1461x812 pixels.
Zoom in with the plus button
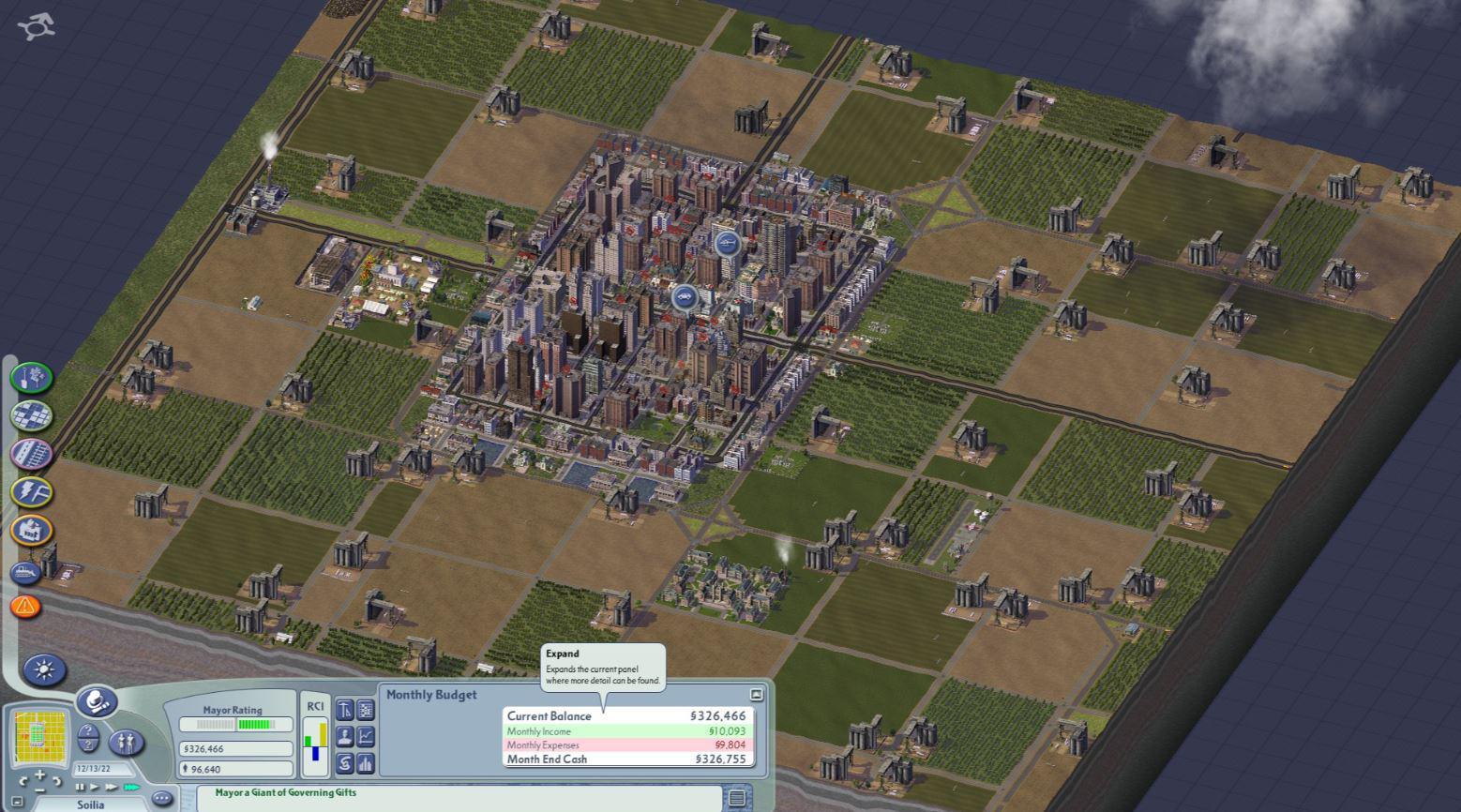[x=39, y=775]
